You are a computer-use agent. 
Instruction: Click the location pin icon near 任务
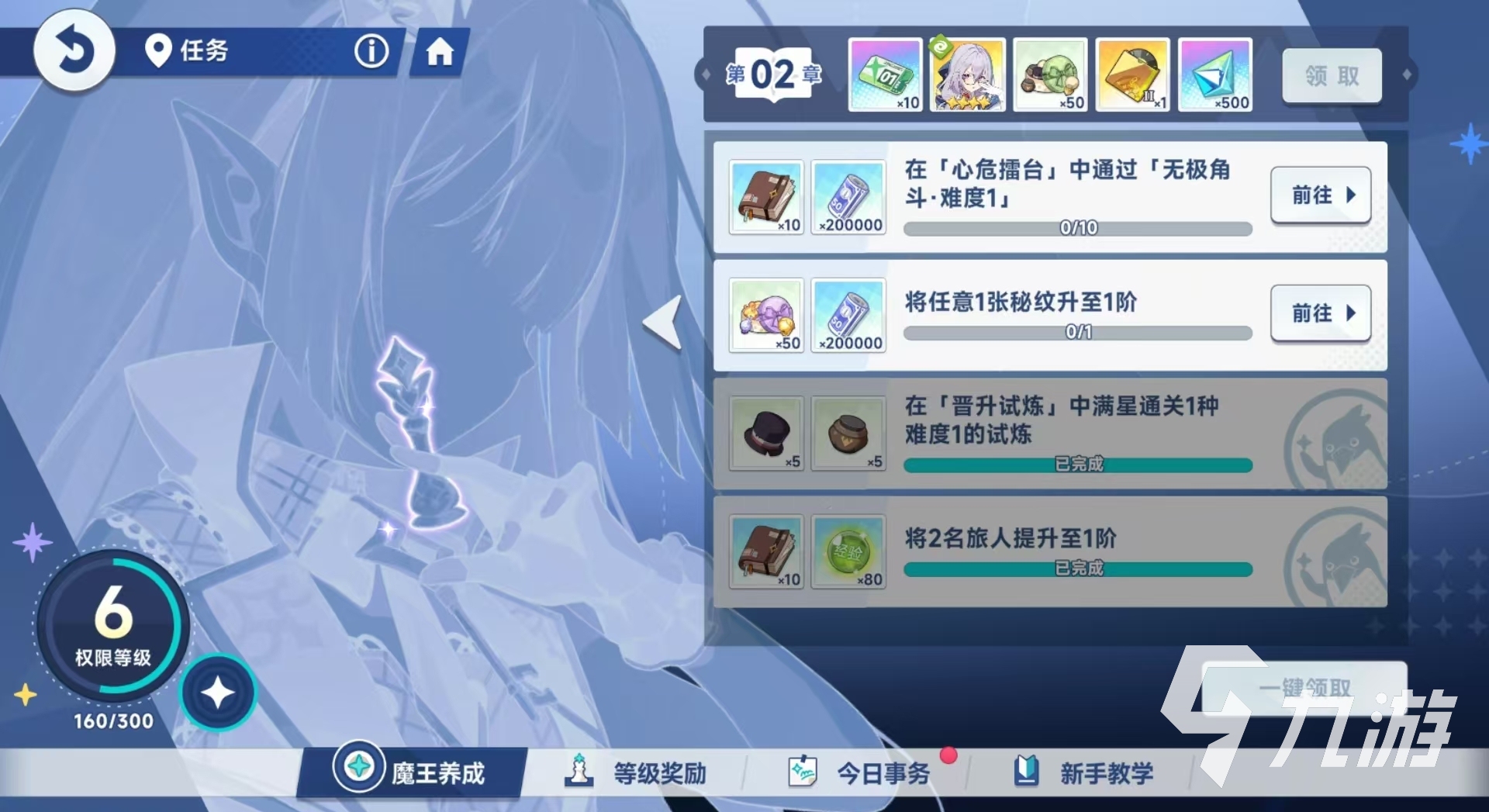click(159, 51)
